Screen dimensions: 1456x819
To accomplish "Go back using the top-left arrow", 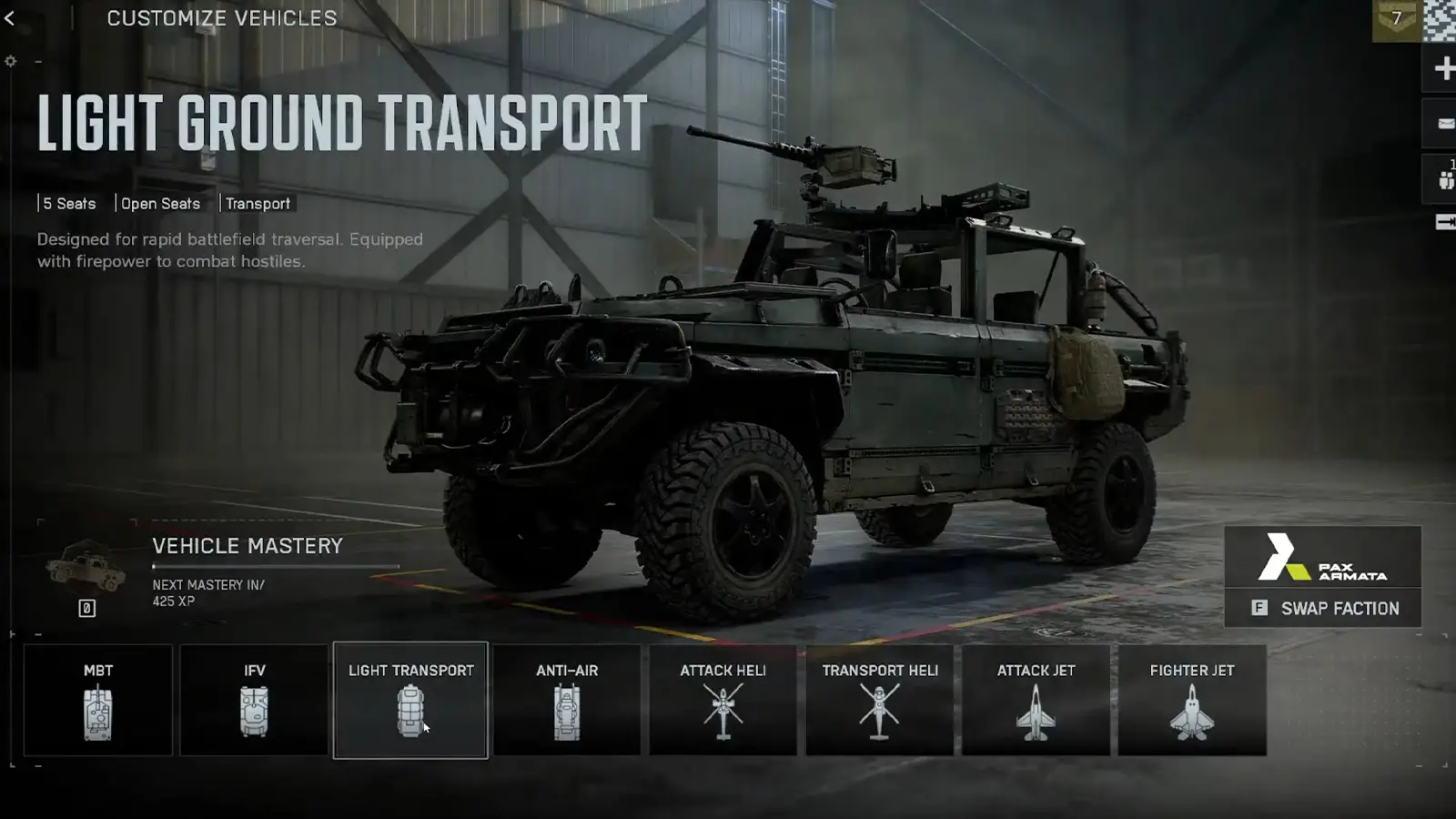I will [x=10, y=18].
